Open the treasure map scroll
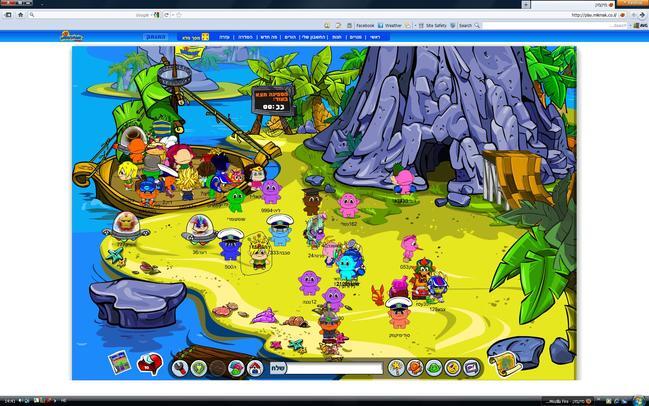This screenshot has height=406, width=649. pos(502,363)
